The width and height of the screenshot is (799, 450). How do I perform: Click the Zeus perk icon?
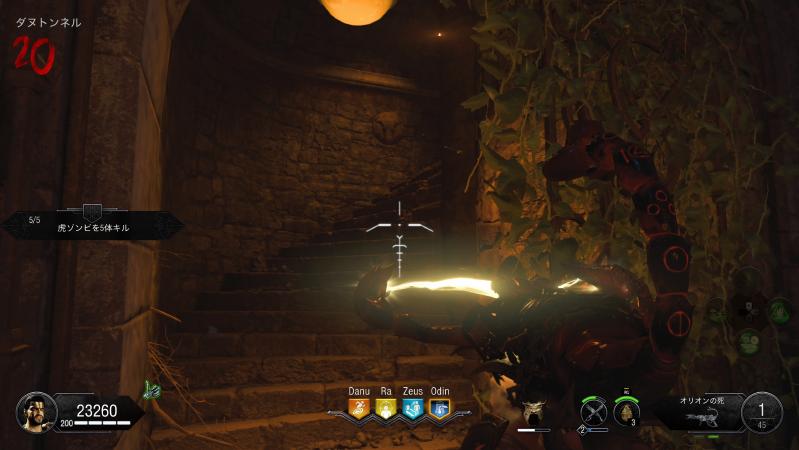(412, 408)
